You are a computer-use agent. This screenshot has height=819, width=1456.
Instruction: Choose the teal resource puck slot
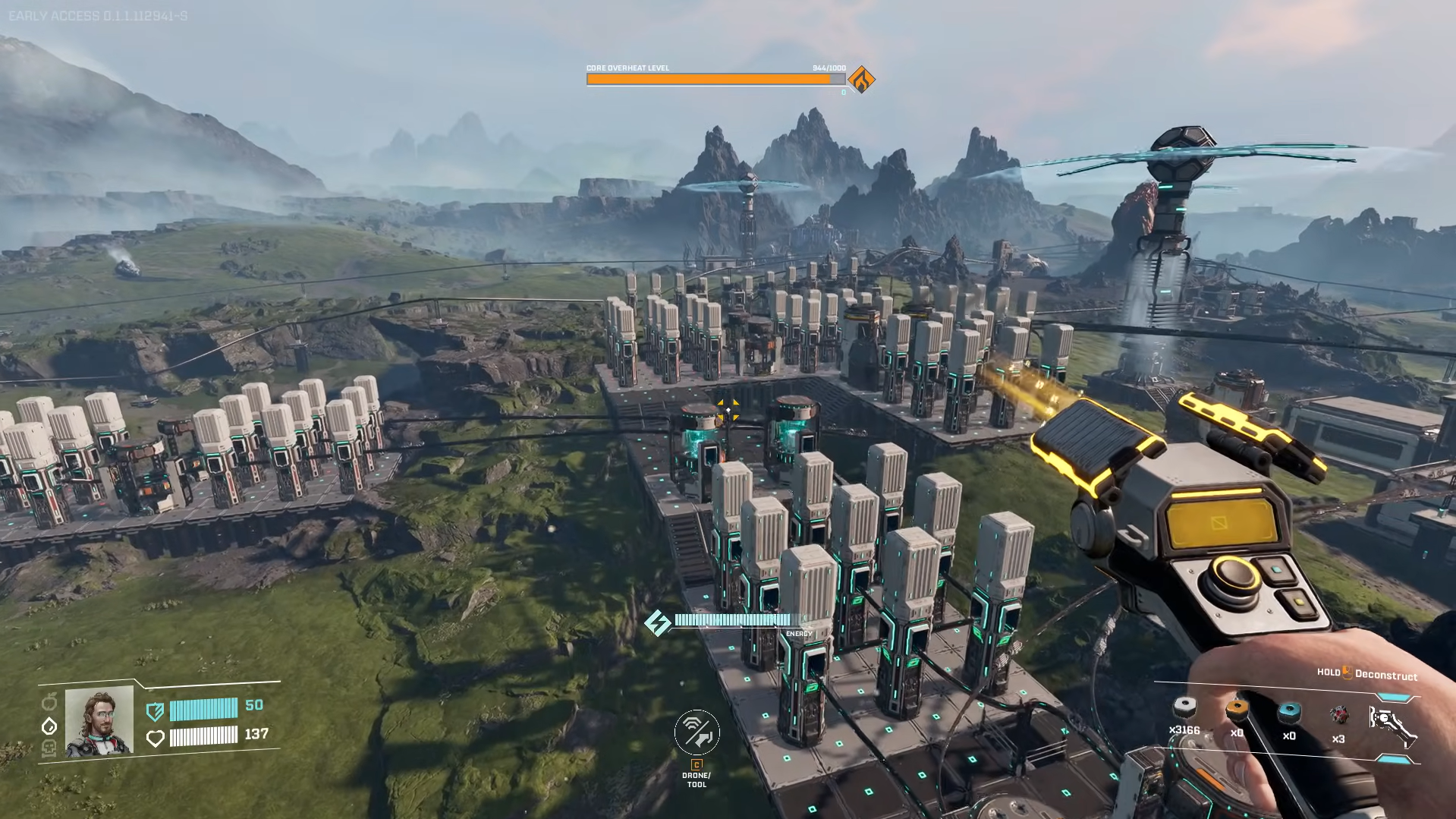(1289, 712)
